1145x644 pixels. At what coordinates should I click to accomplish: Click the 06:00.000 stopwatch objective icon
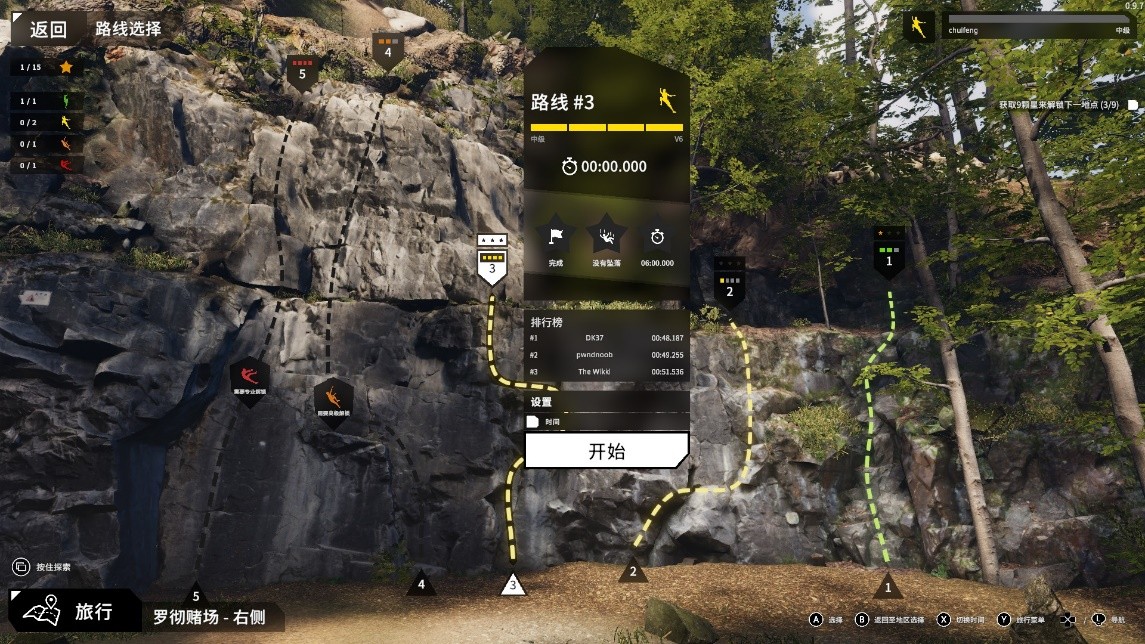657,238
